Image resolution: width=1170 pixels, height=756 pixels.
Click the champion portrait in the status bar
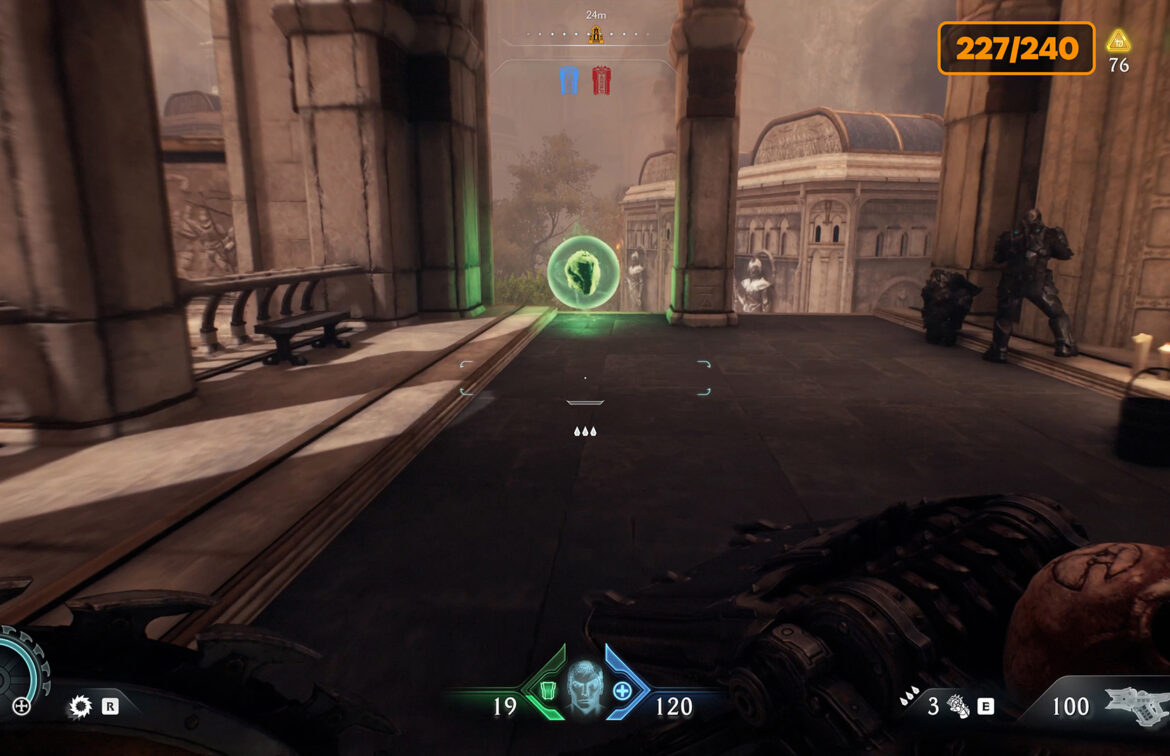click(584, 686)
